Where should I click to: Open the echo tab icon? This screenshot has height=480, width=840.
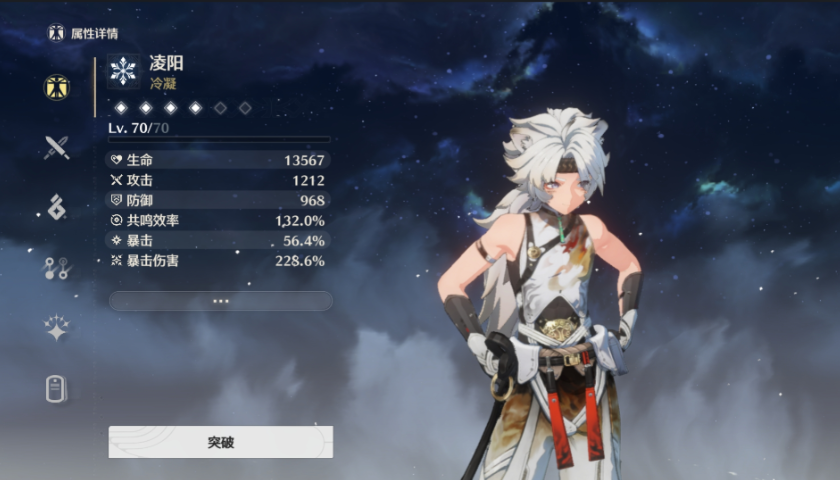click(x=56, y=207)
